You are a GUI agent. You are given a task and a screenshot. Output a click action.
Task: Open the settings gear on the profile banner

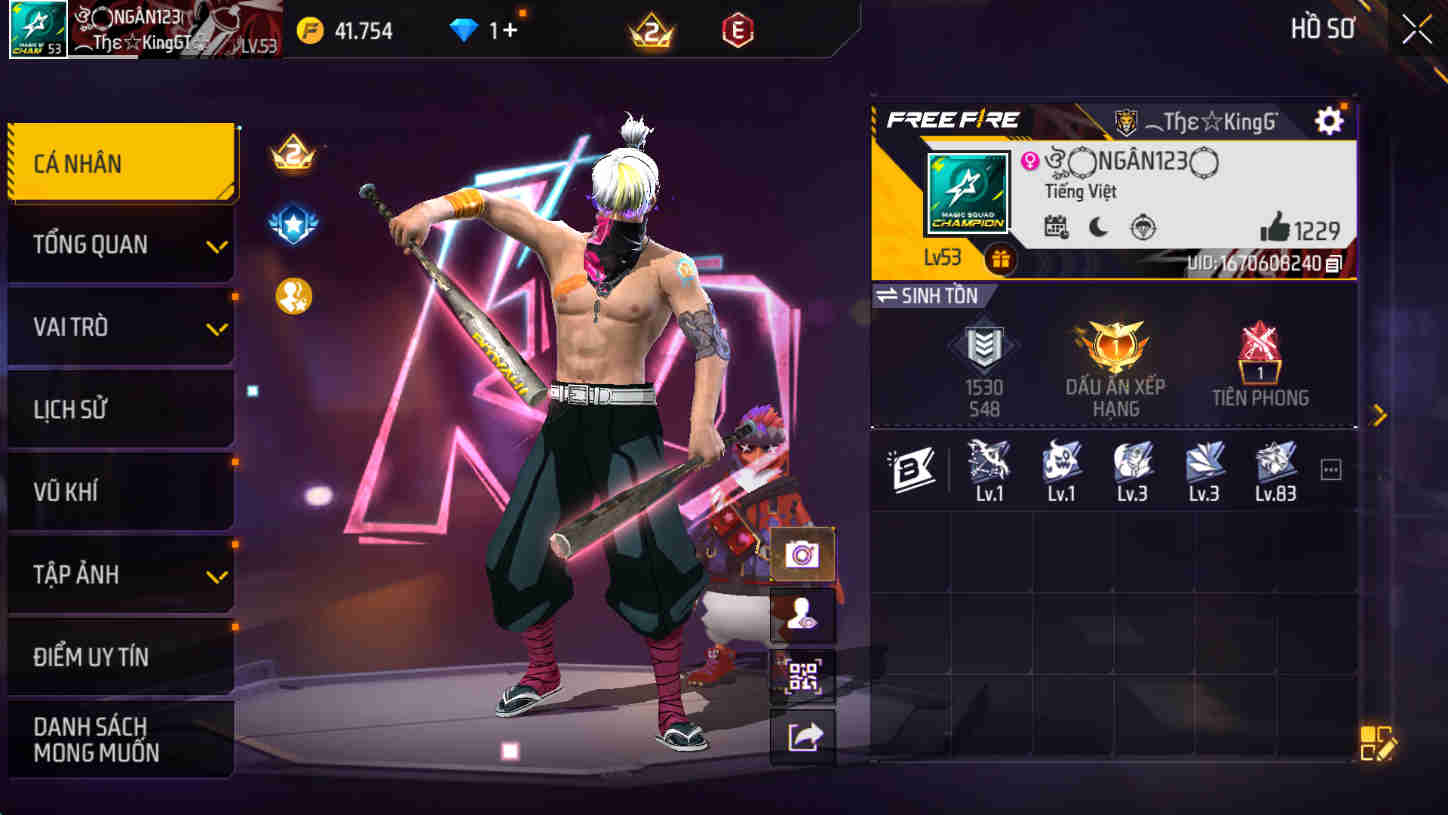tap(1327, 119)
